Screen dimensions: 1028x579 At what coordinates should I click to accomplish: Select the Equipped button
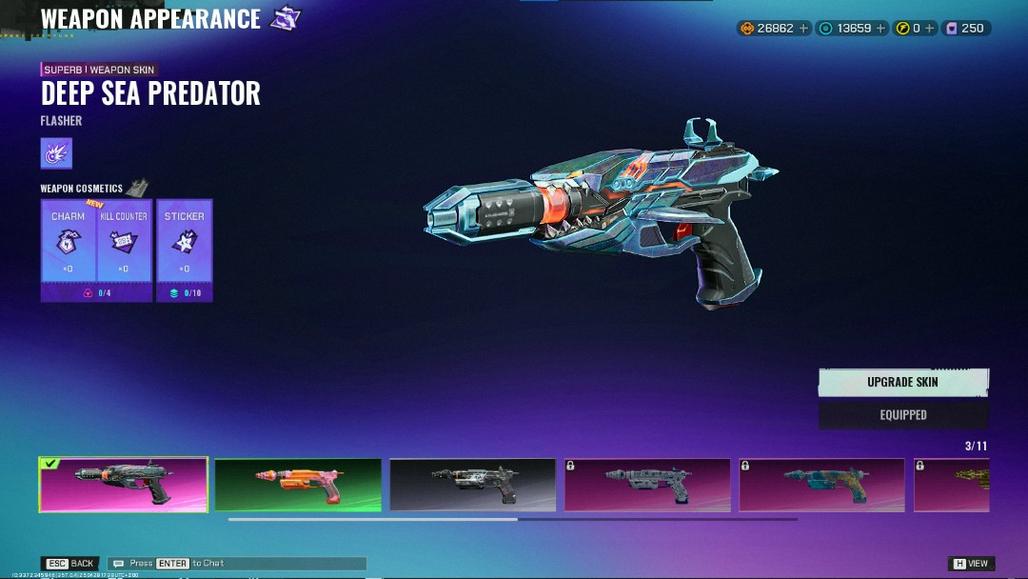pyautogui.click(x=903, y=415)
